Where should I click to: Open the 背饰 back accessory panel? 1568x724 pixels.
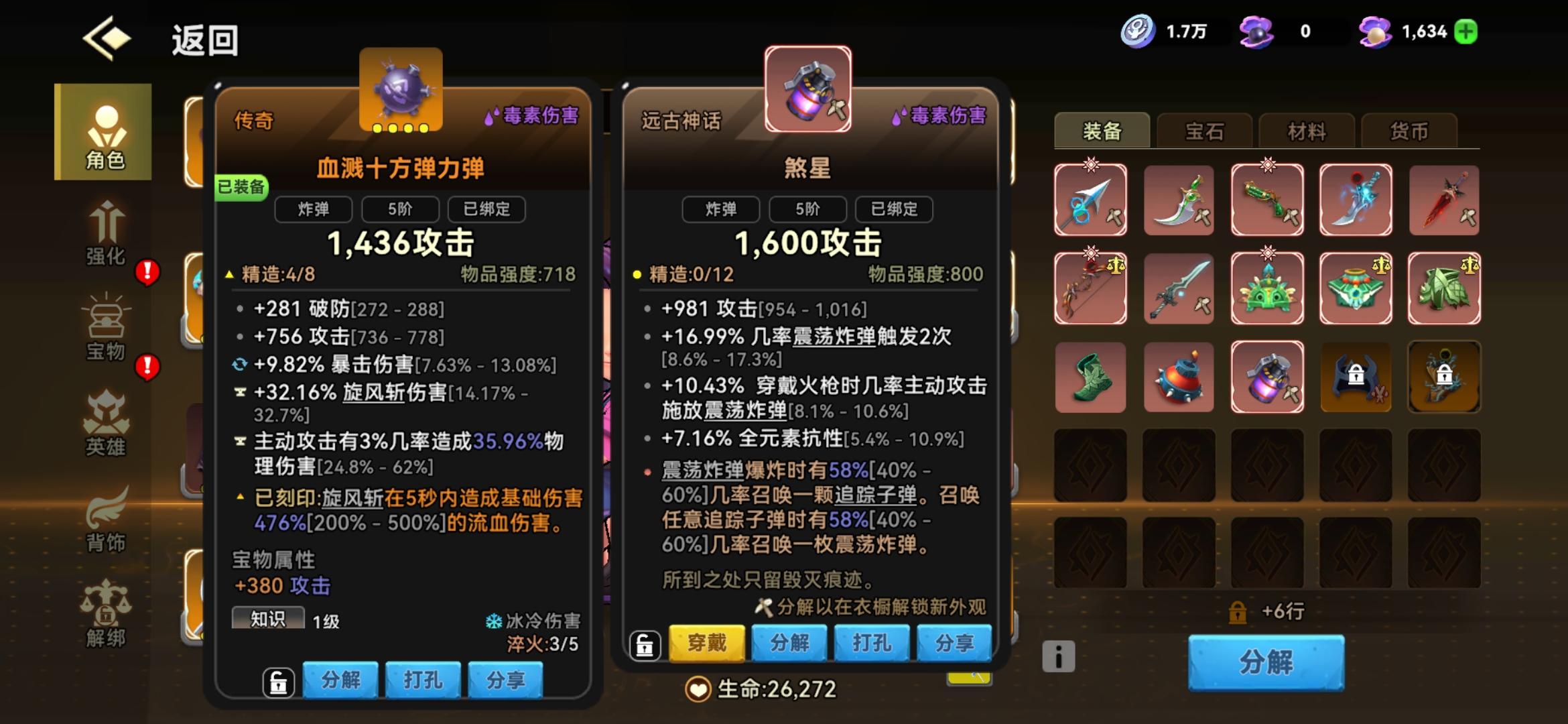(107, 516)
